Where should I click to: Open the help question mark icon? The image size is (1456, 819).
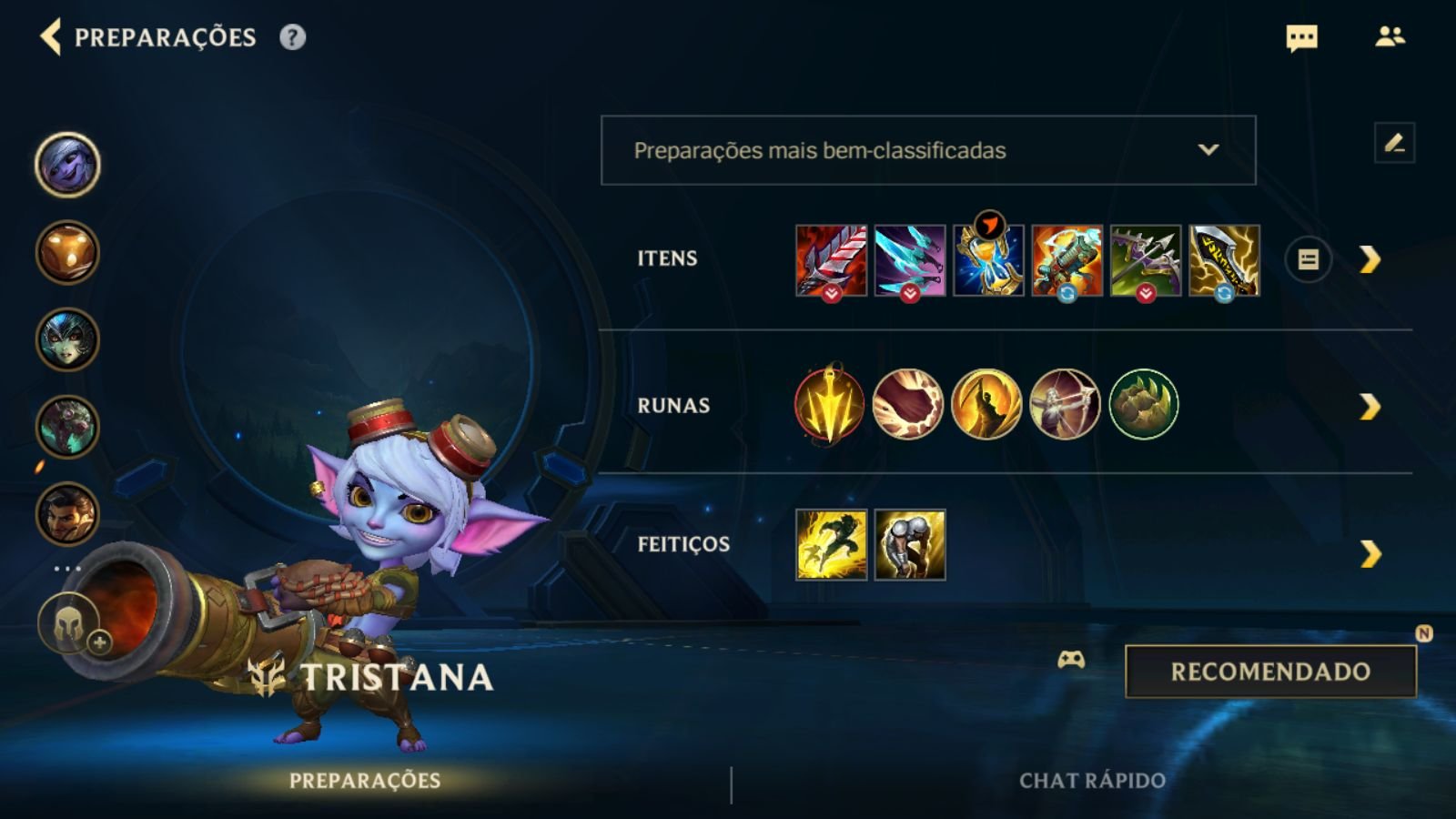(292, 37)
